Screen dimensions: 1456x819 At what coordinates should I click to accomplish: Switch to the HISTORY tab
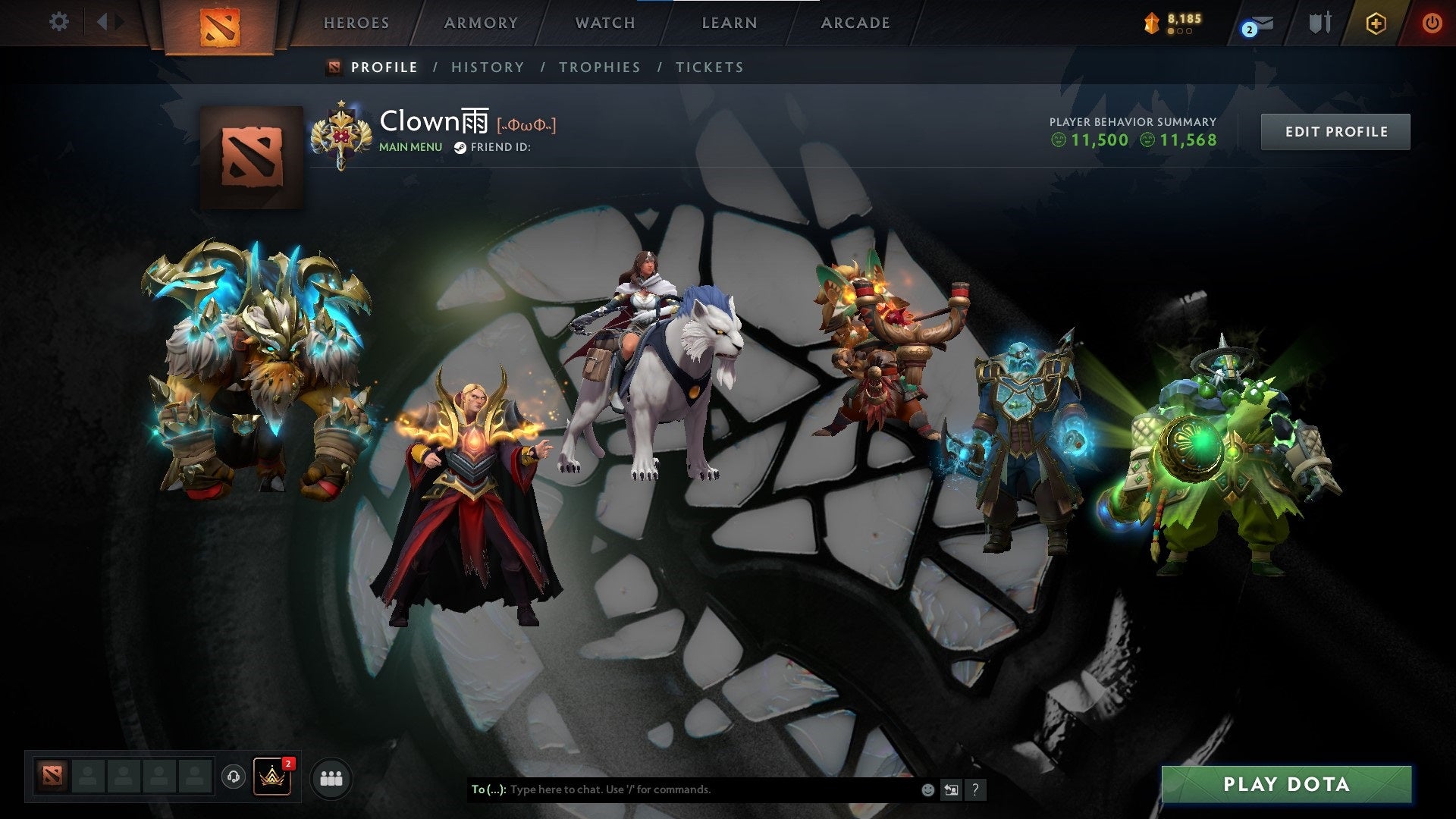[x=487, y=67]
